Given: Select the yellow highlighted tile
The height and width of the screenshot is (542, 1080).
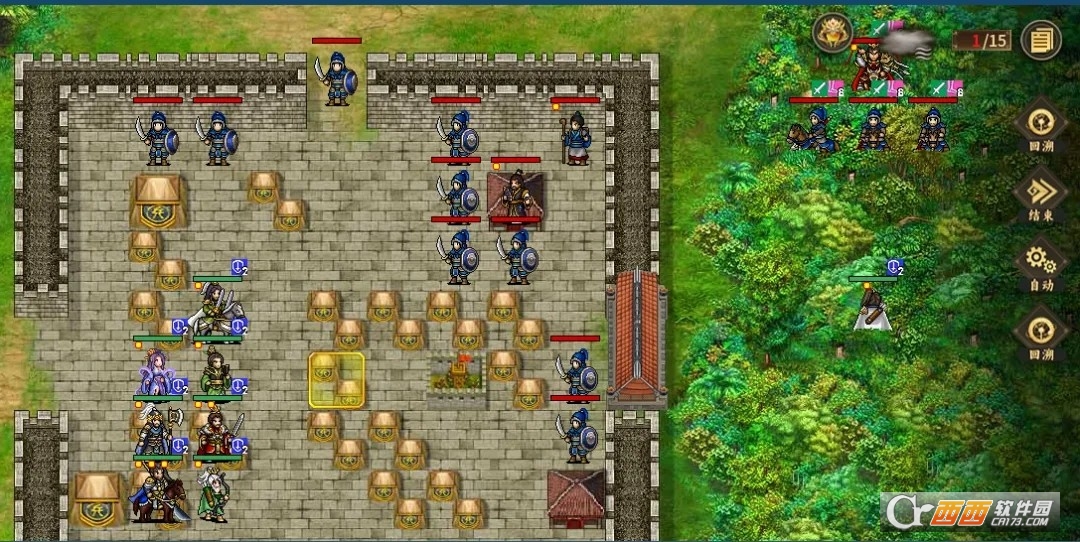Looking at the screenshot, I should 336,380.
